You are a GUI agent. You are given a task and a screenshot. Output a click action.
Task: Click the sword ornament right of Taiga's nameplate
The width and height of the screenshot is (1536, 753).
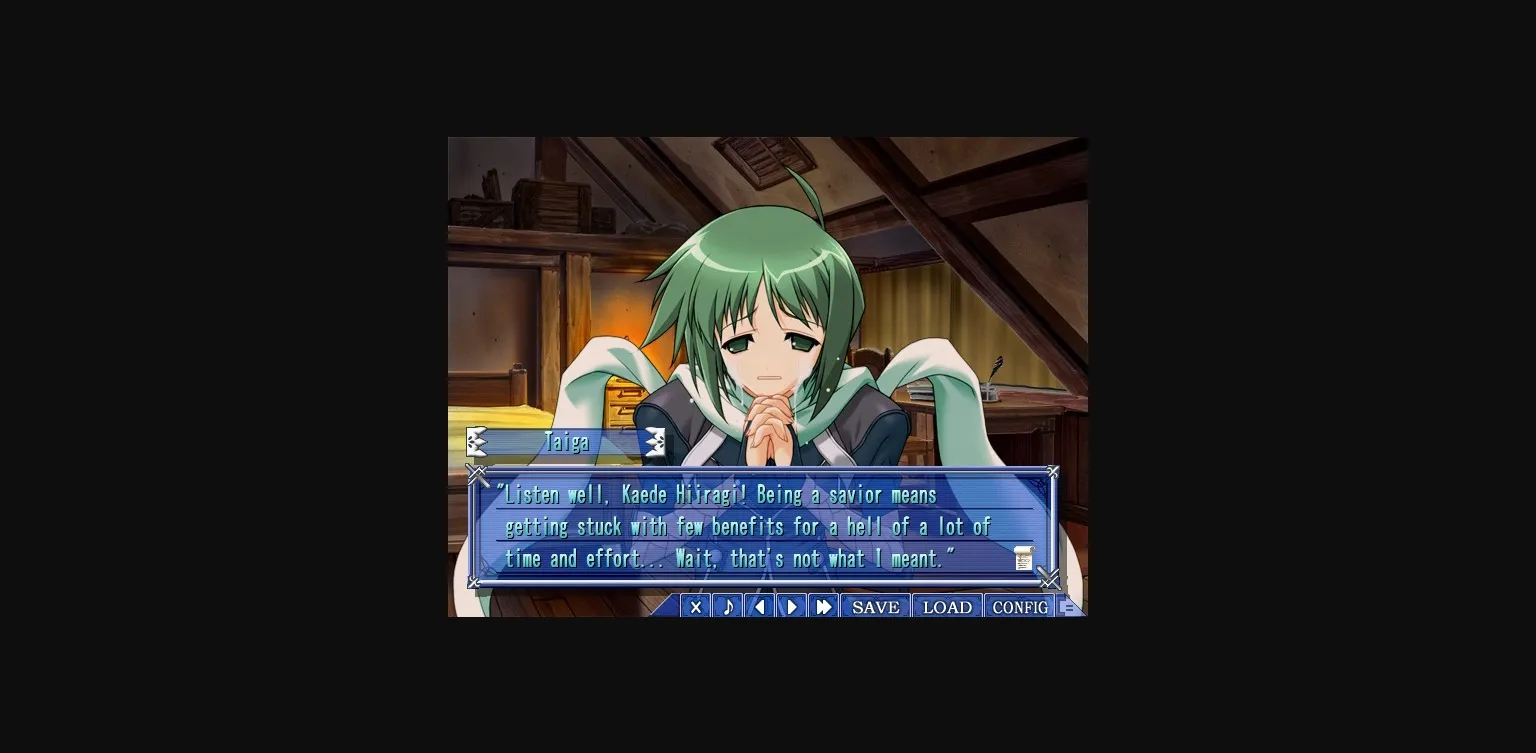coord(655,441)
